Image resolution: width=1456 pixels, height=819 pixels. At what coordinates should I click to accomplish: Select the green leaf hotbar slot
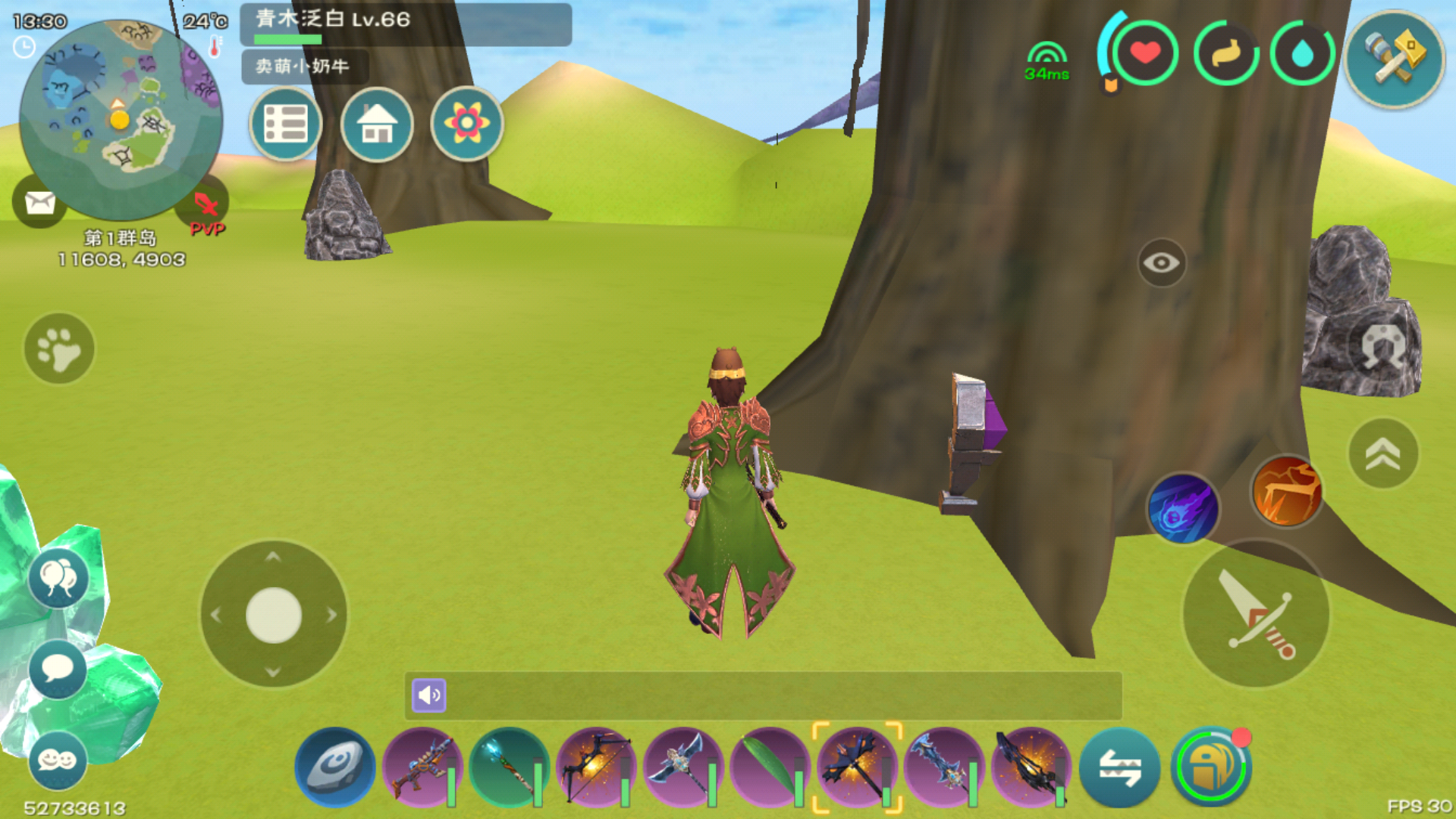point(769,766)
